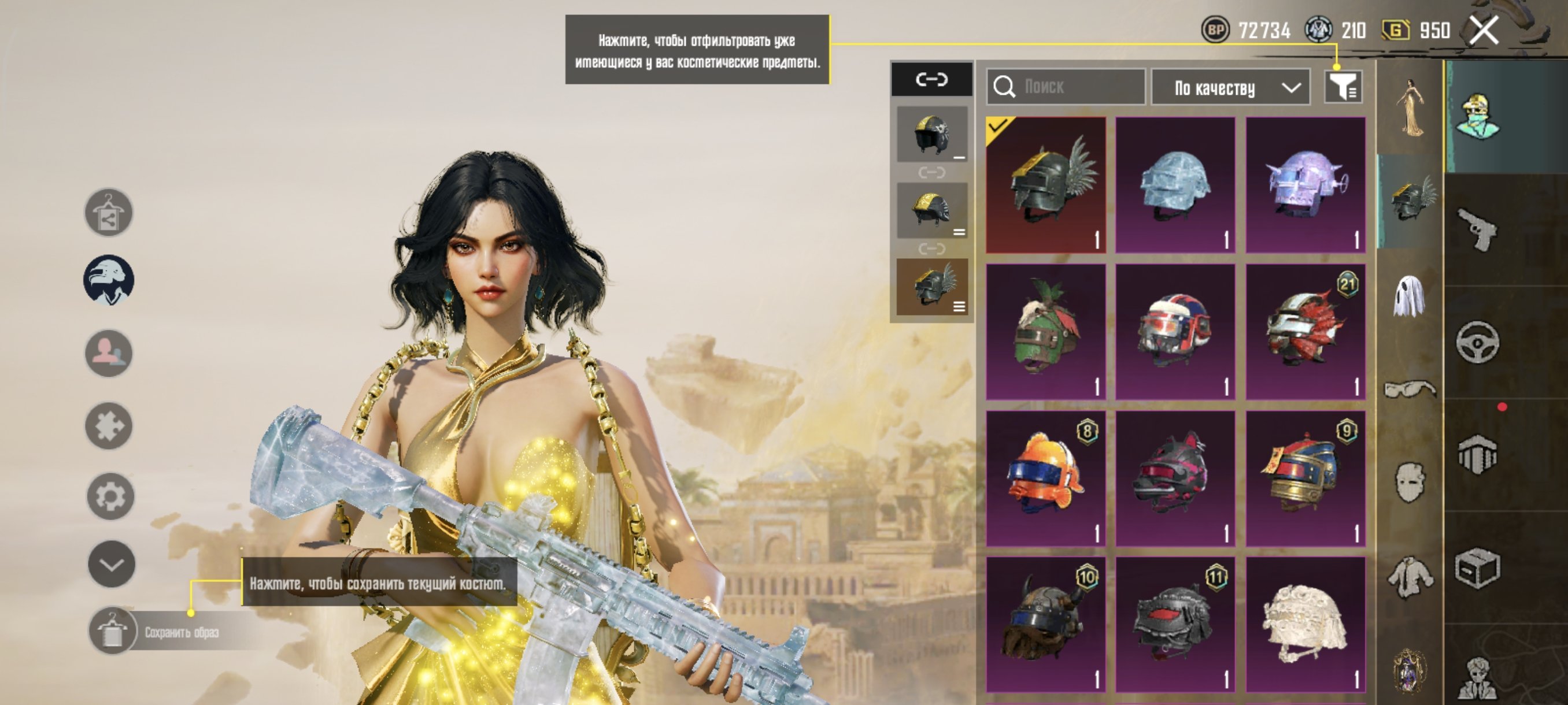Screen dimensions: 1568x705
Task: Open the vehicle steering wheel category
Action: (x=1478, y=343)
